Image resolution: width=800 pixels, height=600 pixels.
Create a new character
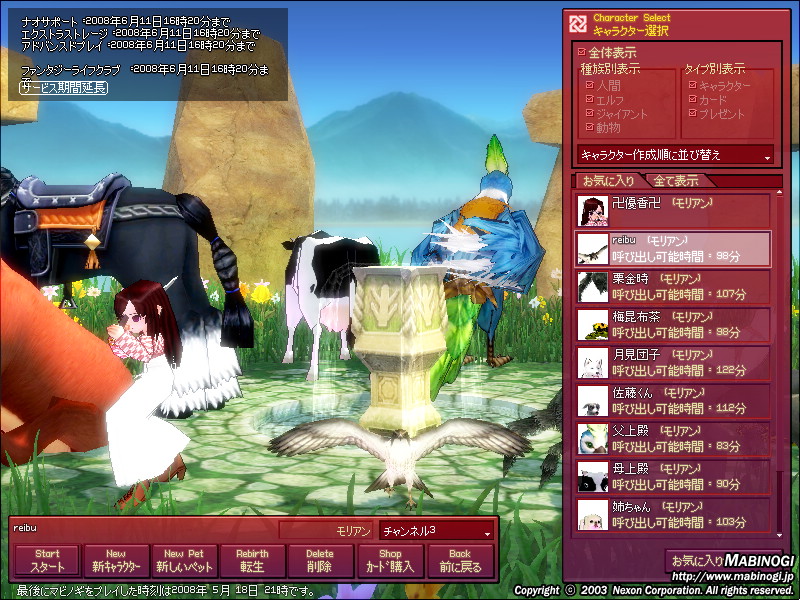point(115,560)
